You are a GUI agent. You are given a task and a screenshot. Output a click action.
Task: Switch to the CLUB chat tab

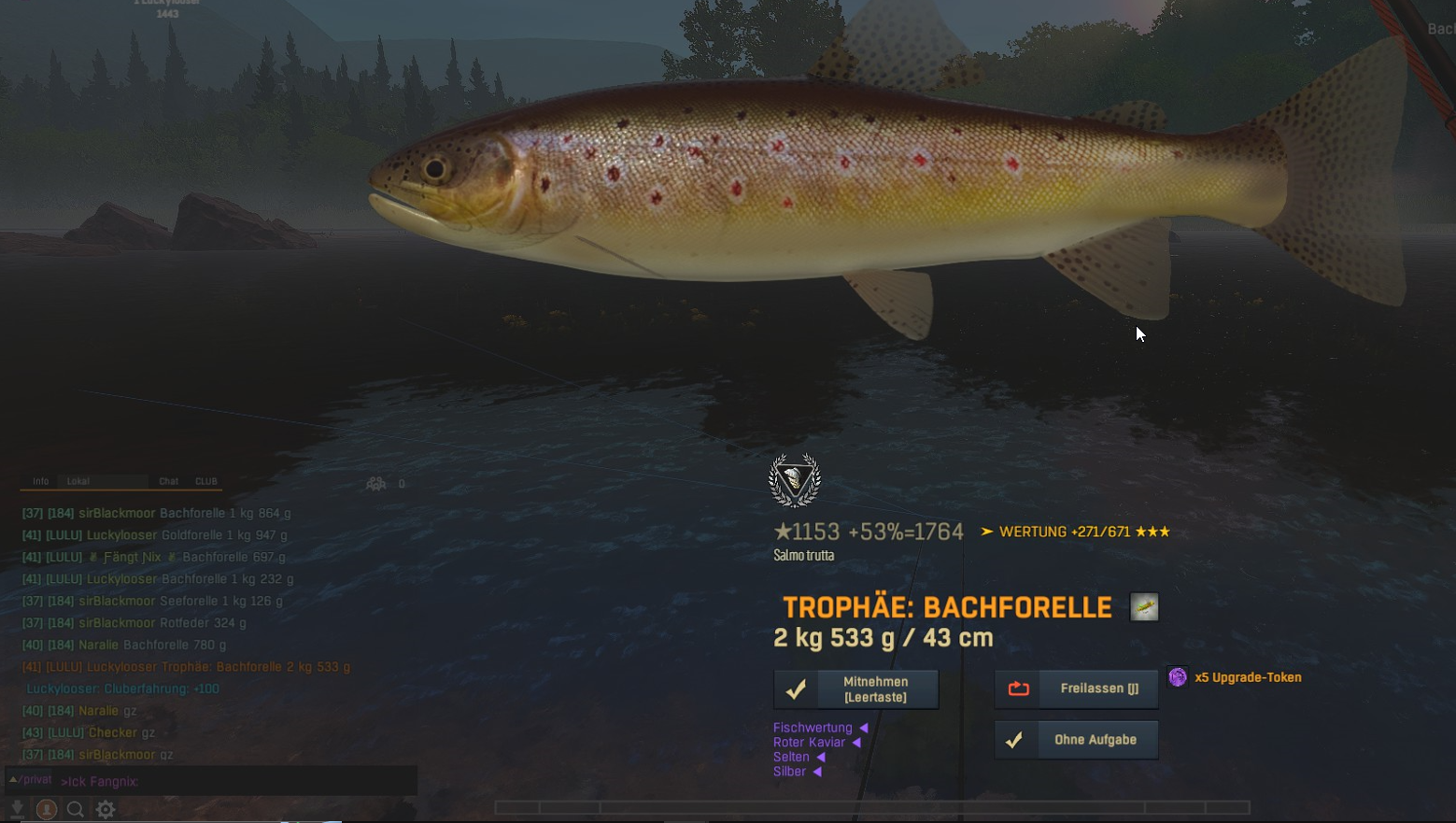pos(206,481)
